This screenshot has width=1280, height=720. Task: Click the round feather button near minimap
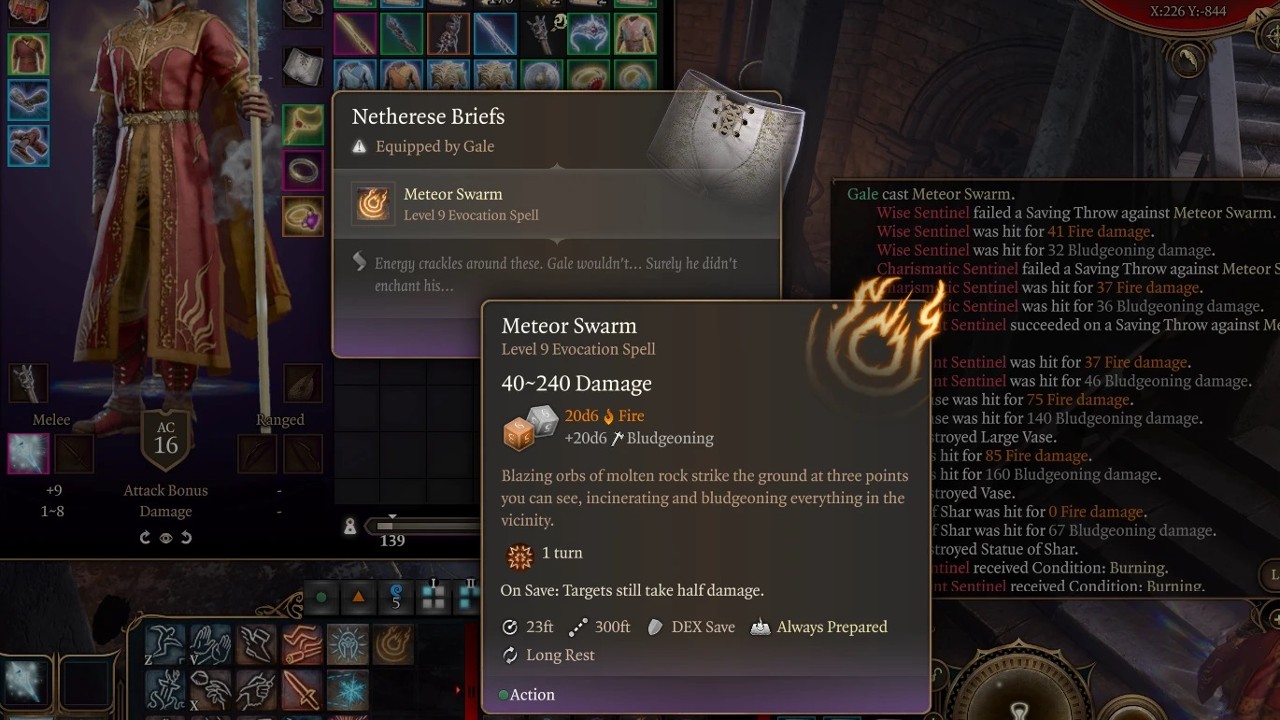(1189, 62)
